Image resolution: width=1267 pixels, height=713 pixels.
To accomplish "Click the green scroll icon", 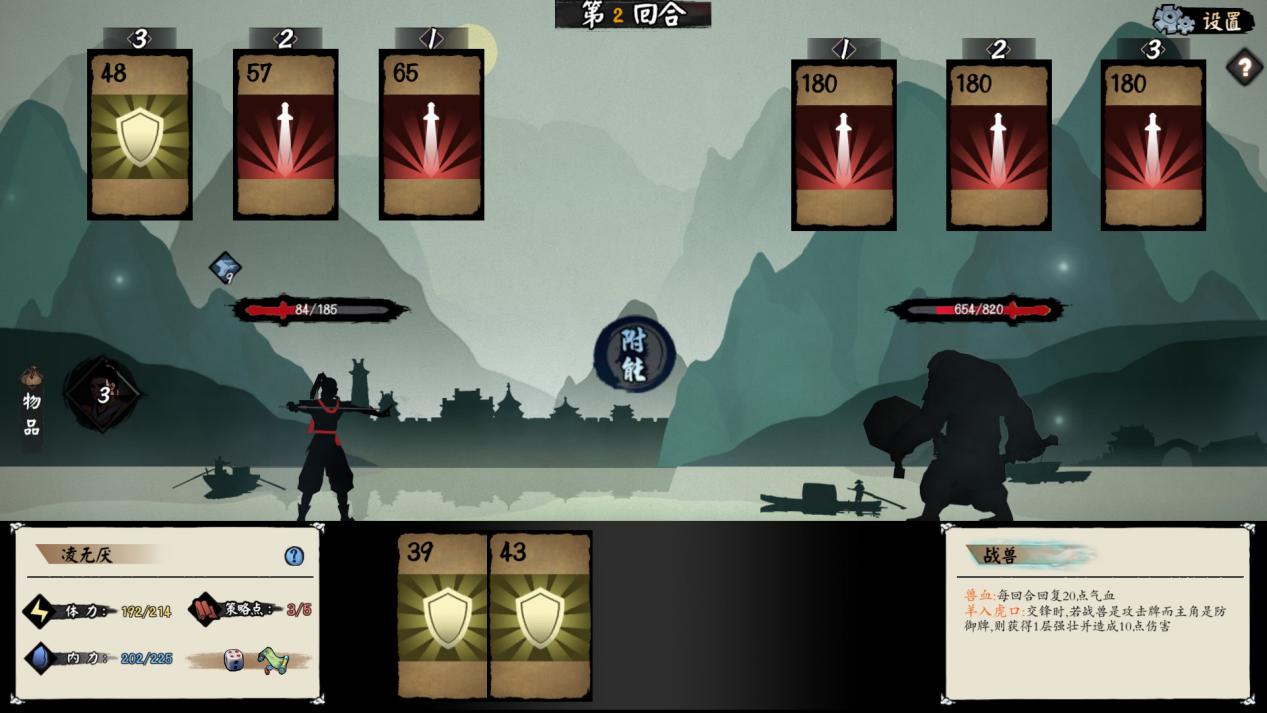I will point(272,660).
